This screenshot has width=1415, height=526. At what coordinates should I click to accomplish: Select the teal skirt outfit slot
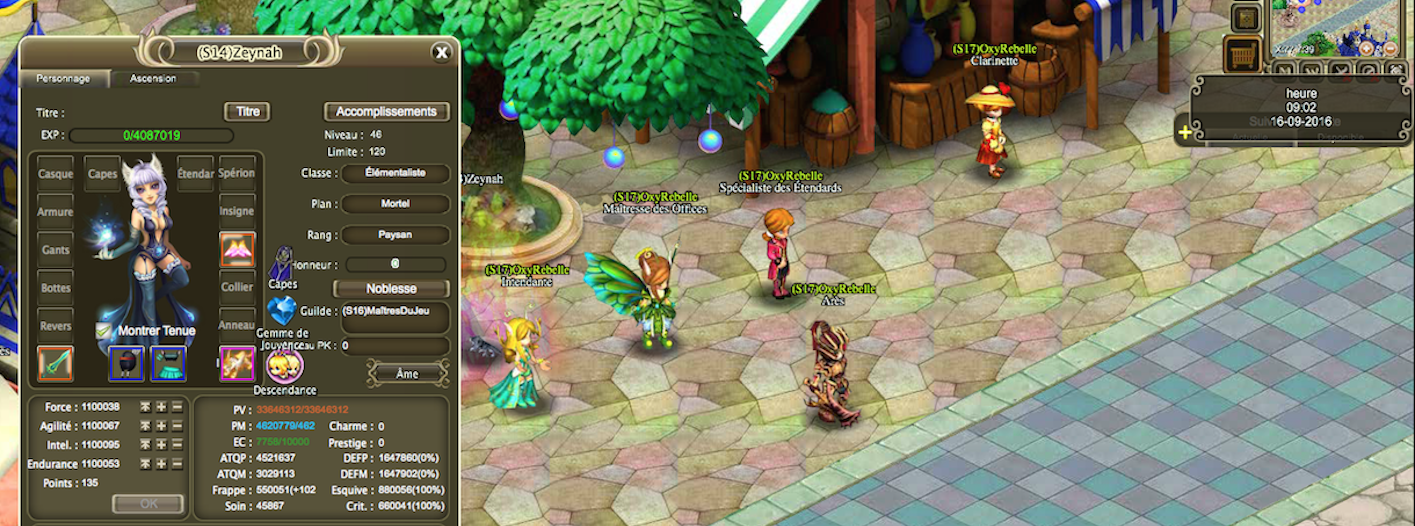168,363
